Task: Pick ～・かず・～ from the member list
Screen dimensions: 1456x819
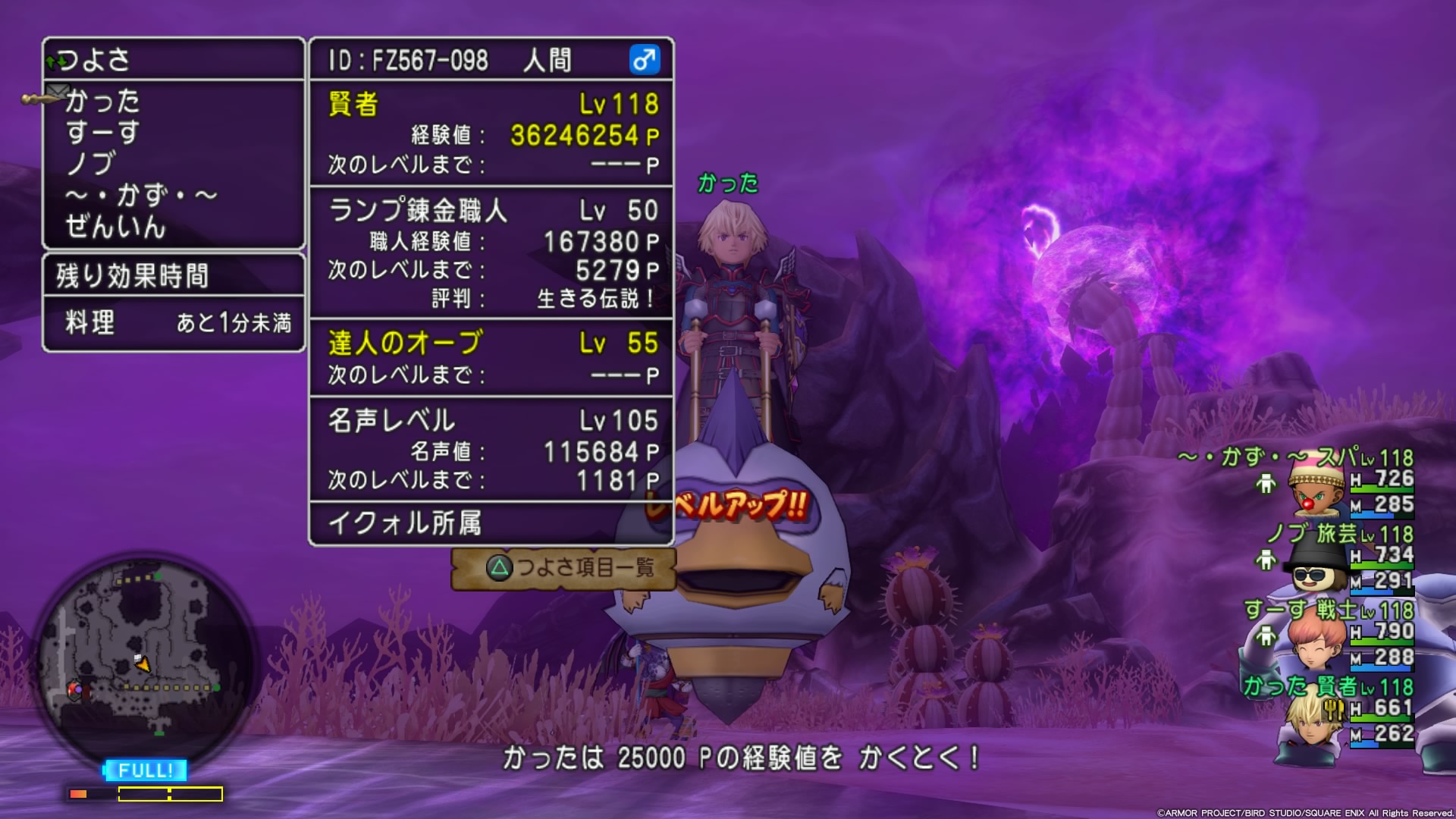Action: 142,196
